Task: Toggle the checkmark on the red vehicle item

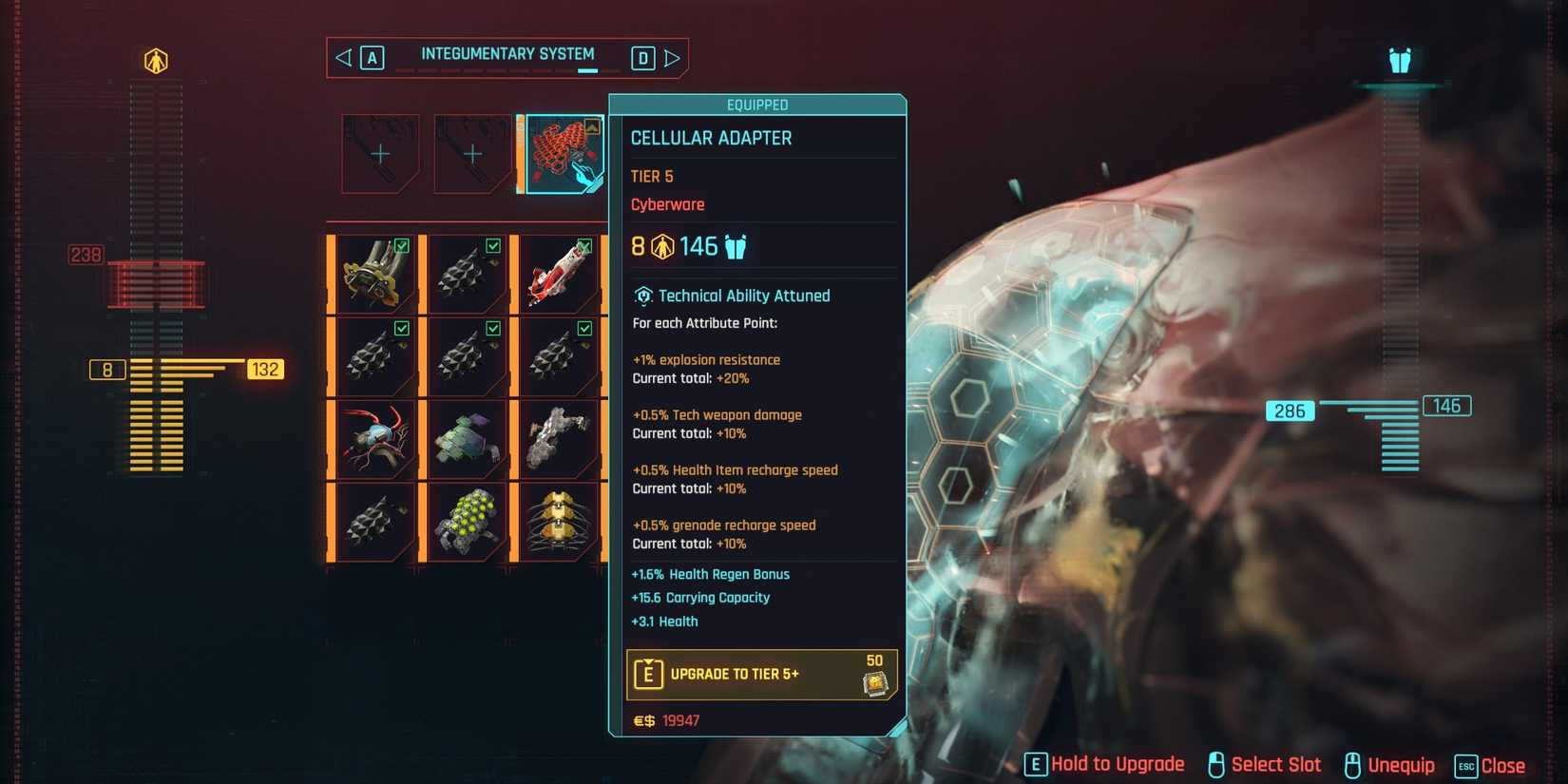Action: click(x=585, y=245)
